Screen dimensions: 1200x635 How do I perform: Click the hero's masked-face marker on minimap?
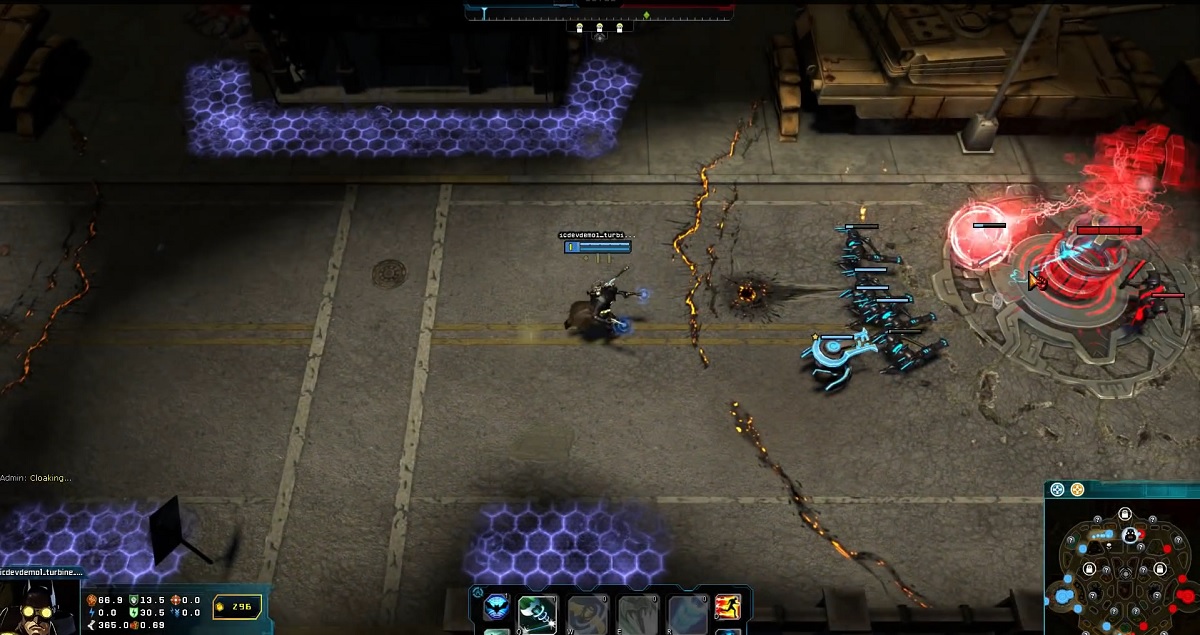pyautogui.click(x=1130, y=536)
